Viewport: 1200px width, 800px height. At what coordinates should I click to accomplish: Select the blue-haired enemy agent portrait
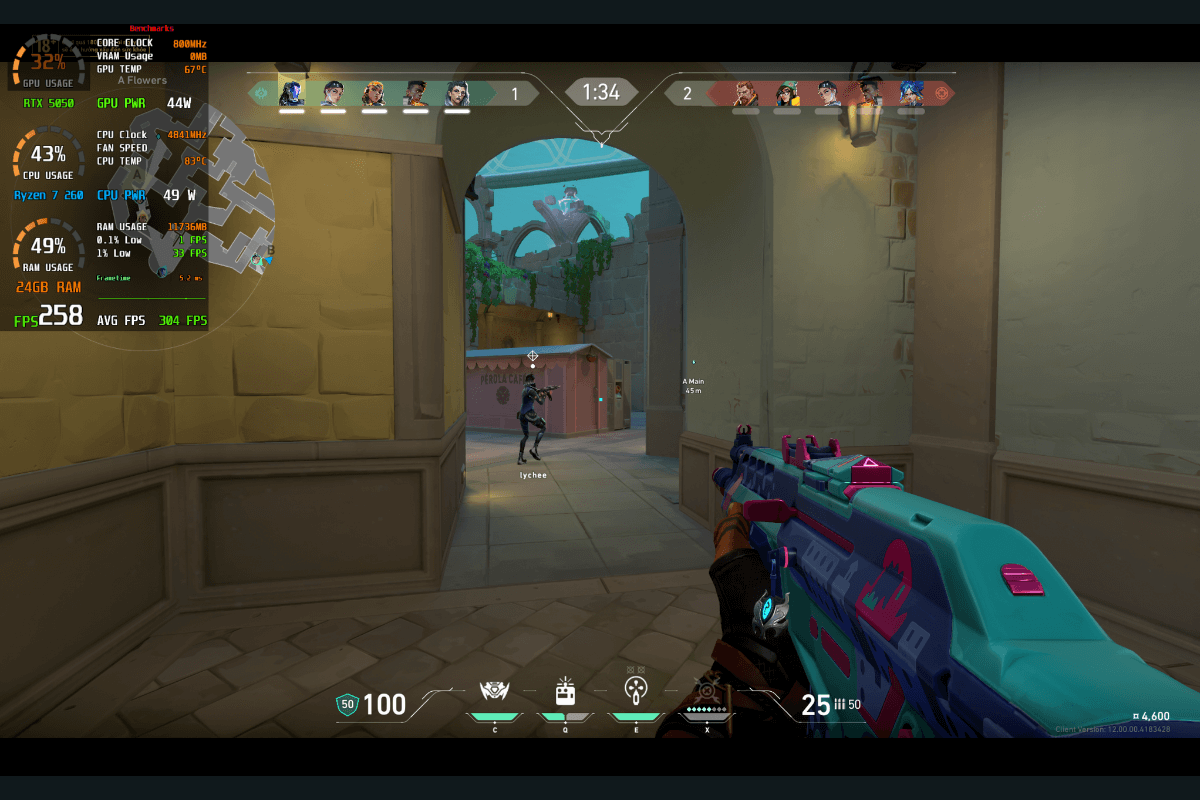point(911,93)
